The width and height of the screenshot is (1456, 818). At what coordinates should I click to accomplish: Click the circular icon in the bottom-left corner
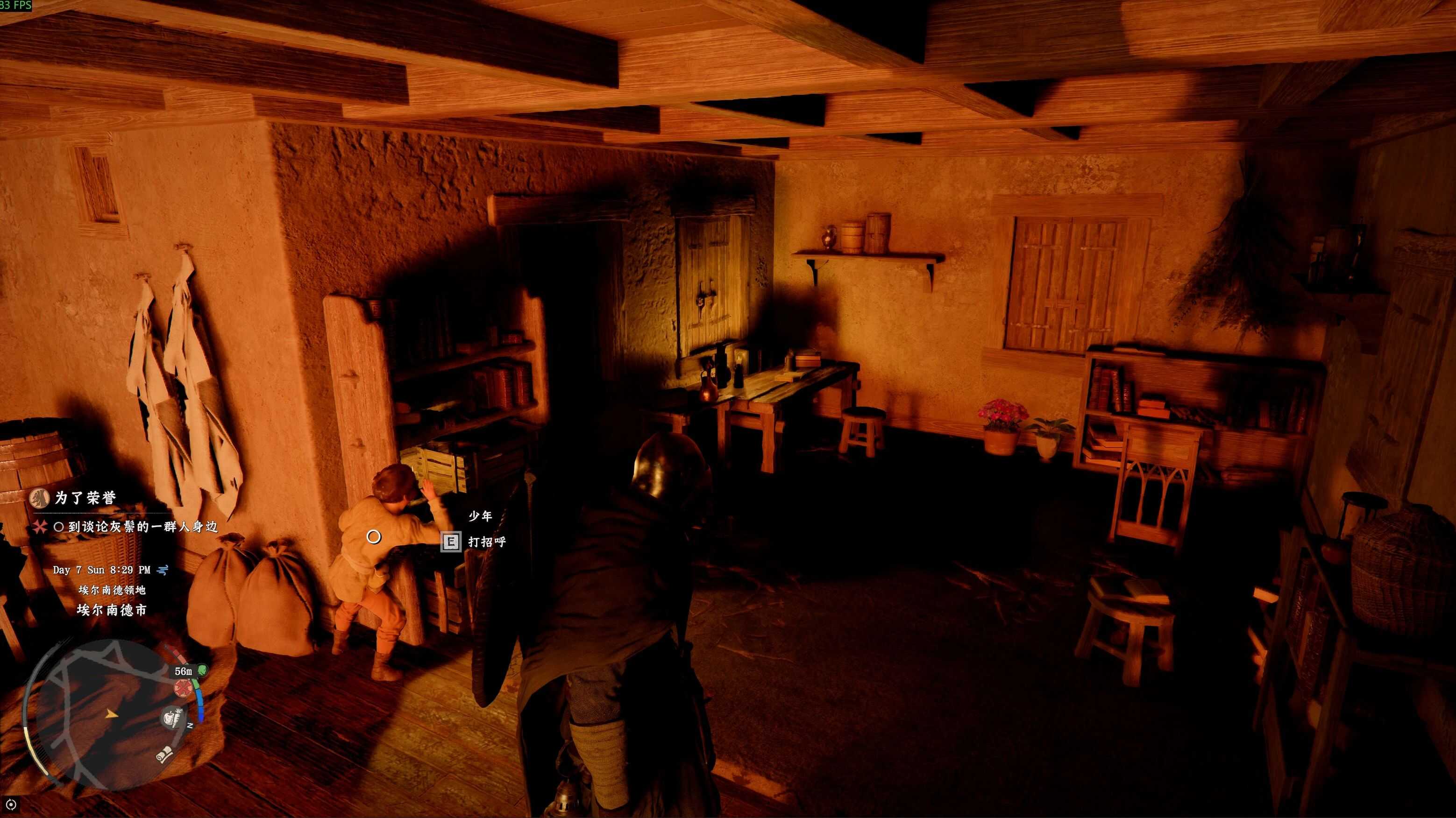coord(10,804)
